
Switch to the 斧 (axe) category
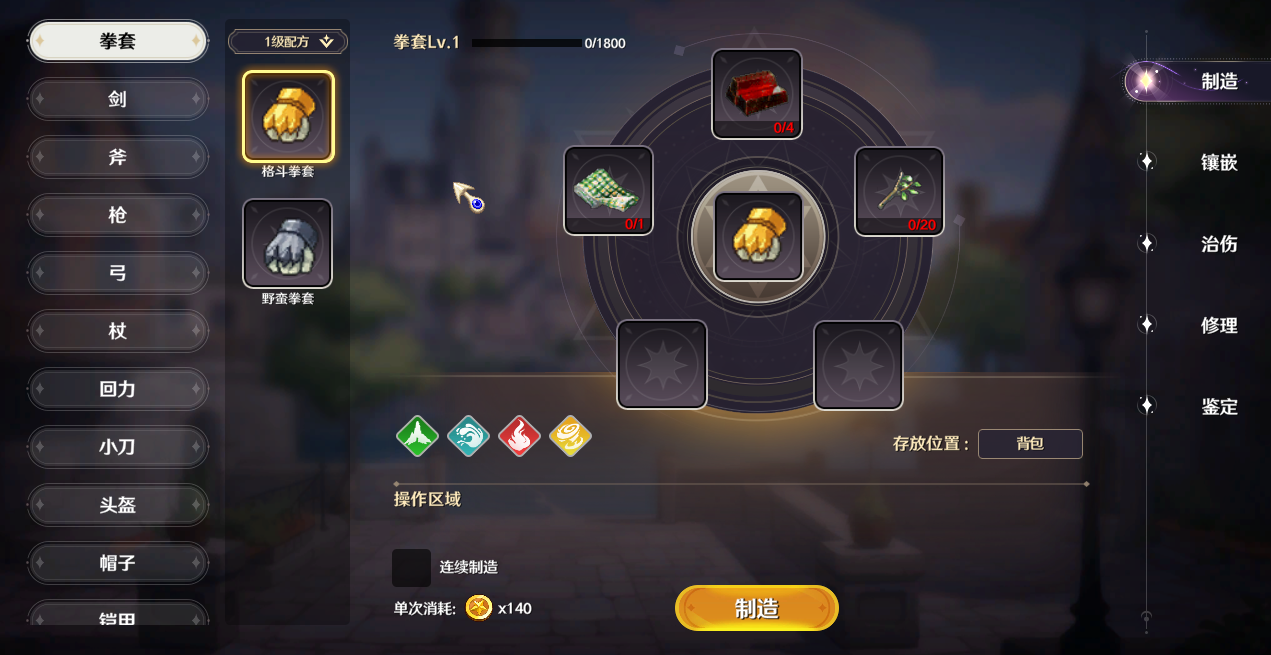118,157
